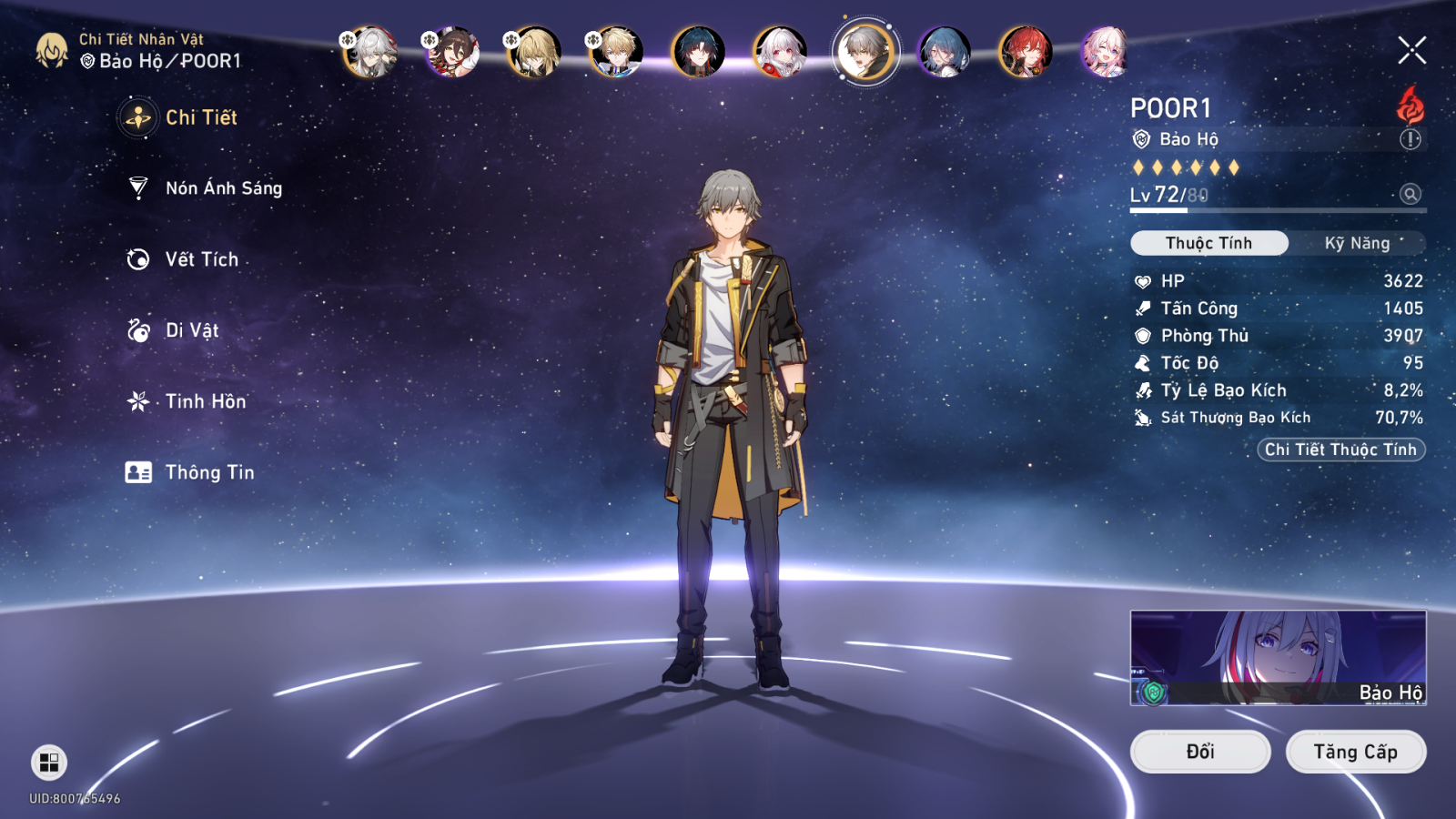Click the Đổi button
Viewport: 1456px width, 819px height.
coord(1199,752)
